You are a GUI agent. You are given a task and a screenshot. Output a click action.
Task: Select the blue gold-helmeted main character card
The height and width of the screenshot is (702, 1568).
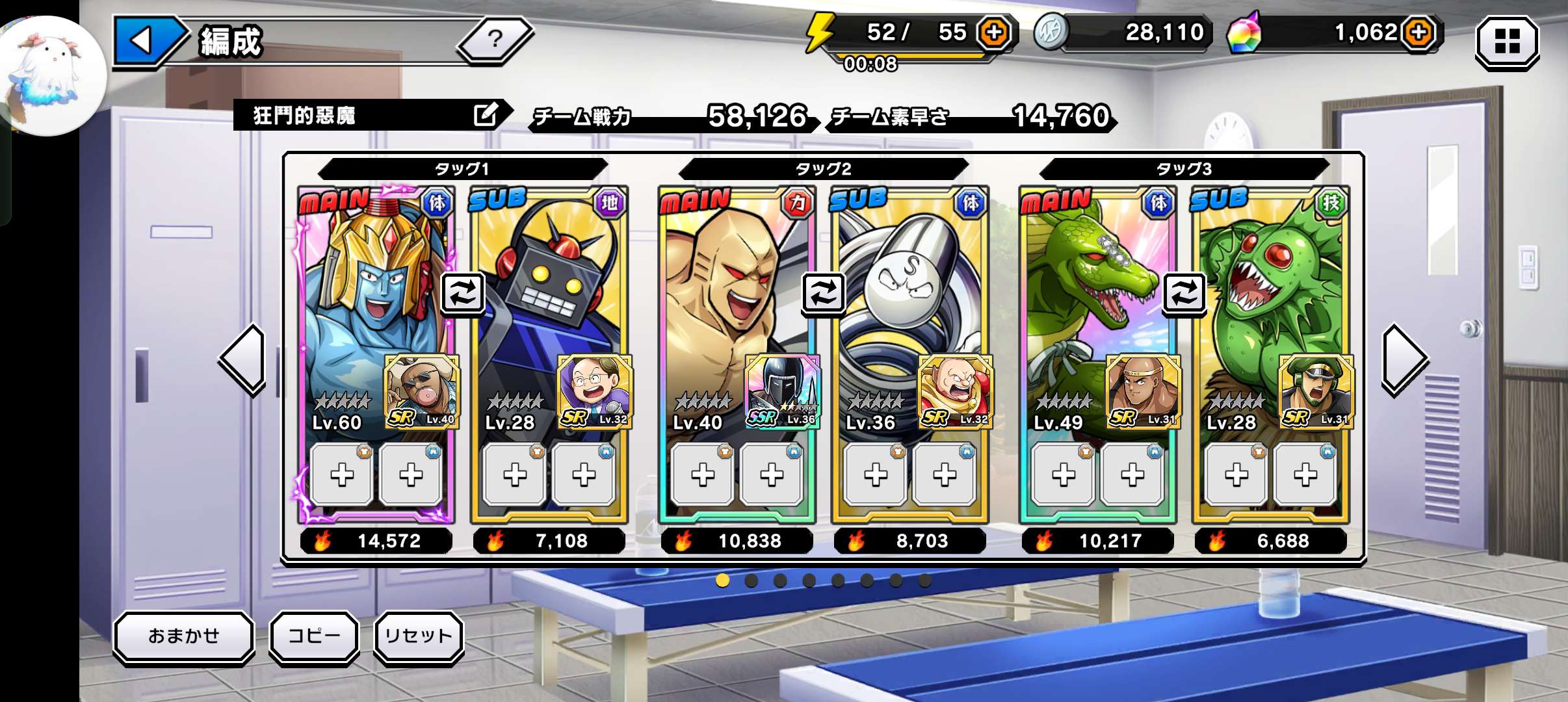364,292
